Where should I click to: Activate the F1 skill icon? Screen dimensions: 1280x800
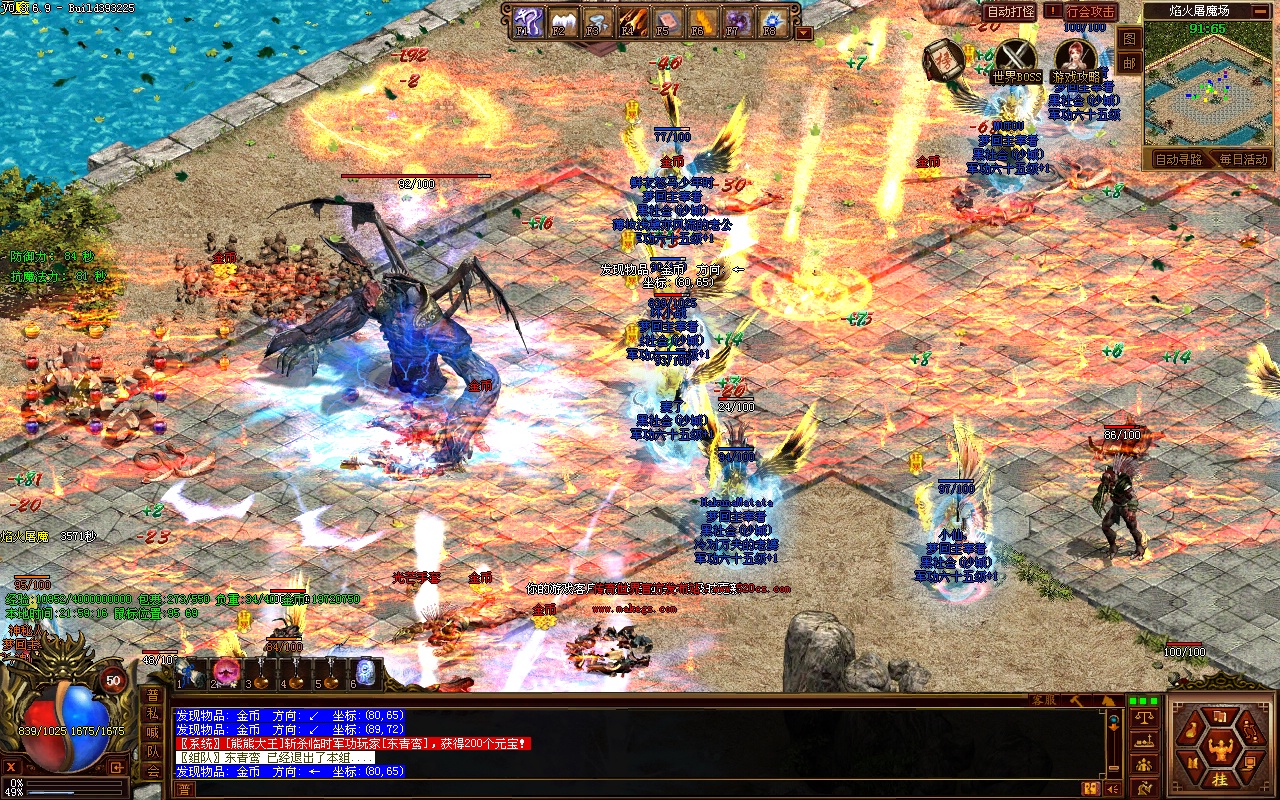[527, 21]
